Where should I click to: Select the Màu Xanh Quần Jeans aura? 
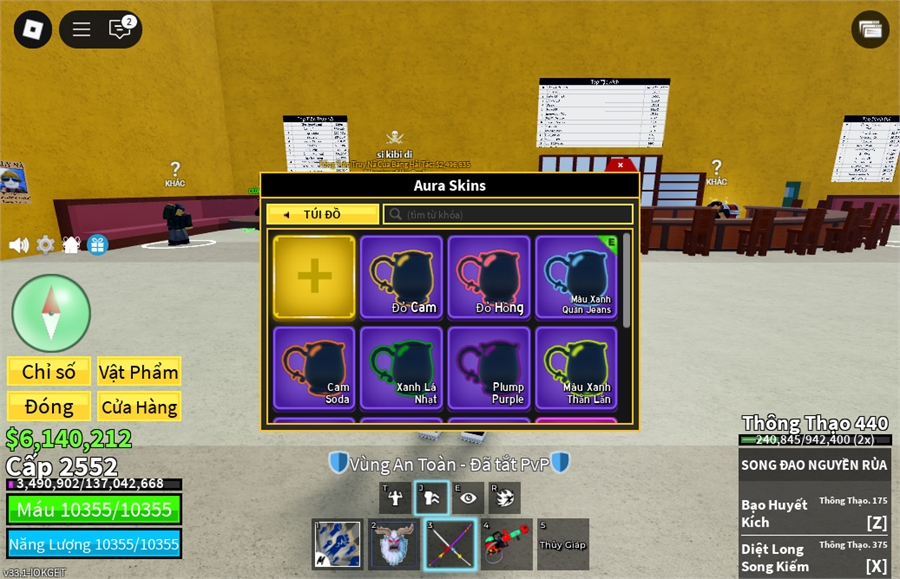(x=577, y=277)
